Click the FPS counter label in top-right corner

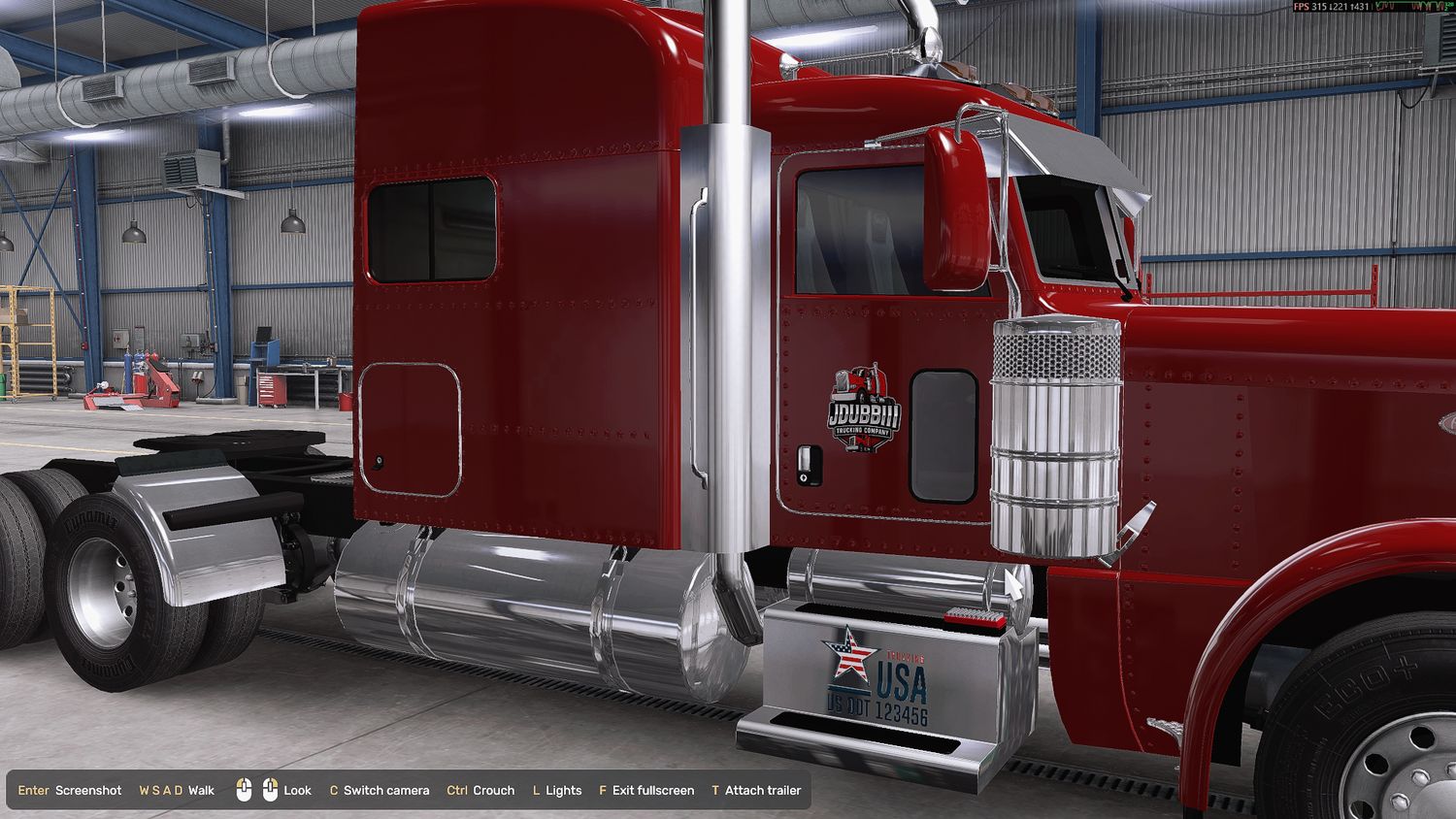(1300, 6)
